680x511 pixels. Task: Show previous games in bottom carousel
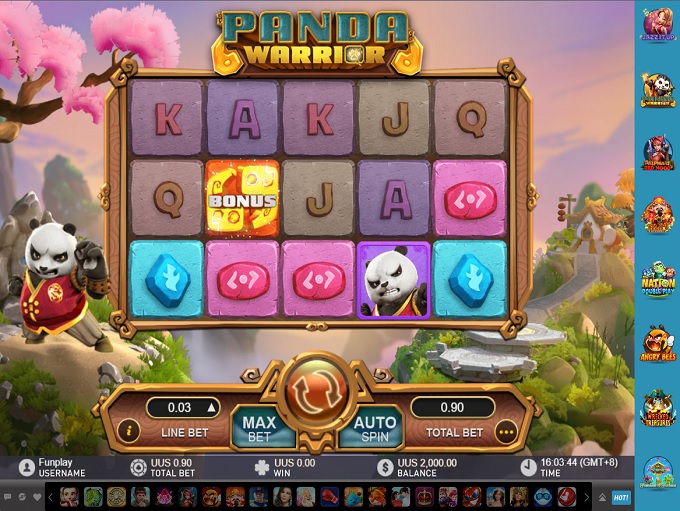pyautogui.click(x=51, y=497)
